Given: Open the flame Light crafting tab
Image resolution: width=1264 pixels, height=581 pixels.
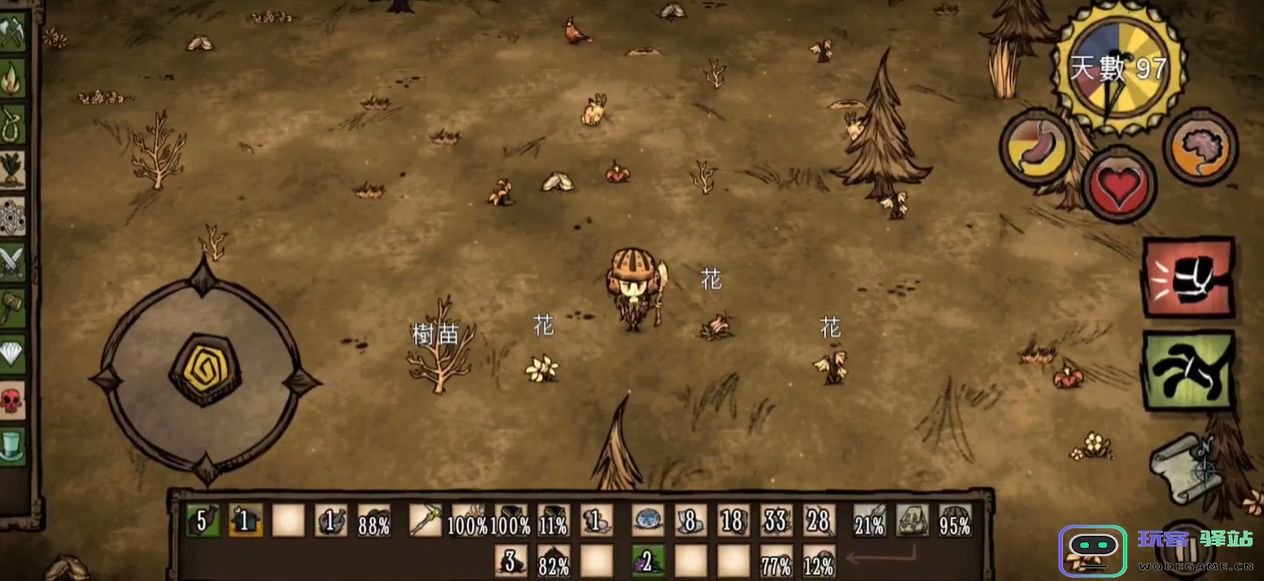Looking at the screenshot, I should pyautogui.click(x=13, y=78).
